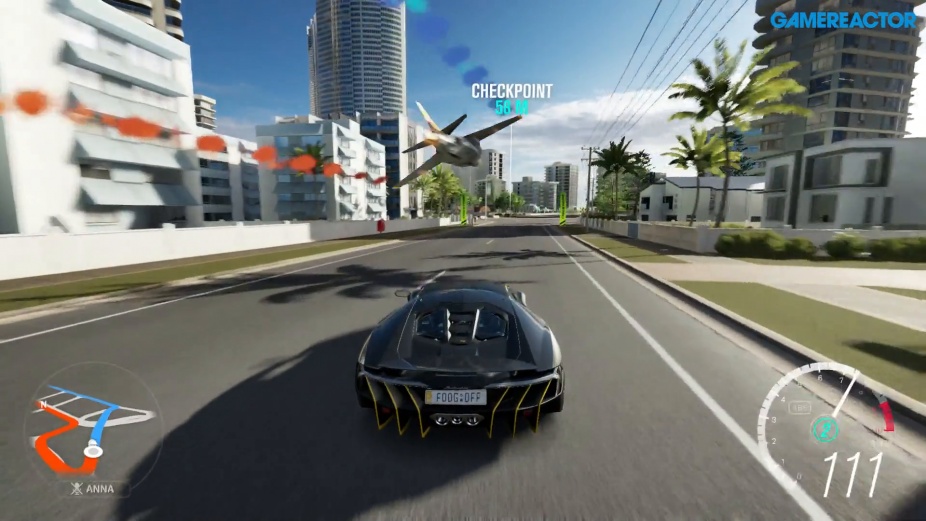Click the Checkpoint distance marker
Screen dimensions: 926x521
tap(512, 98)
